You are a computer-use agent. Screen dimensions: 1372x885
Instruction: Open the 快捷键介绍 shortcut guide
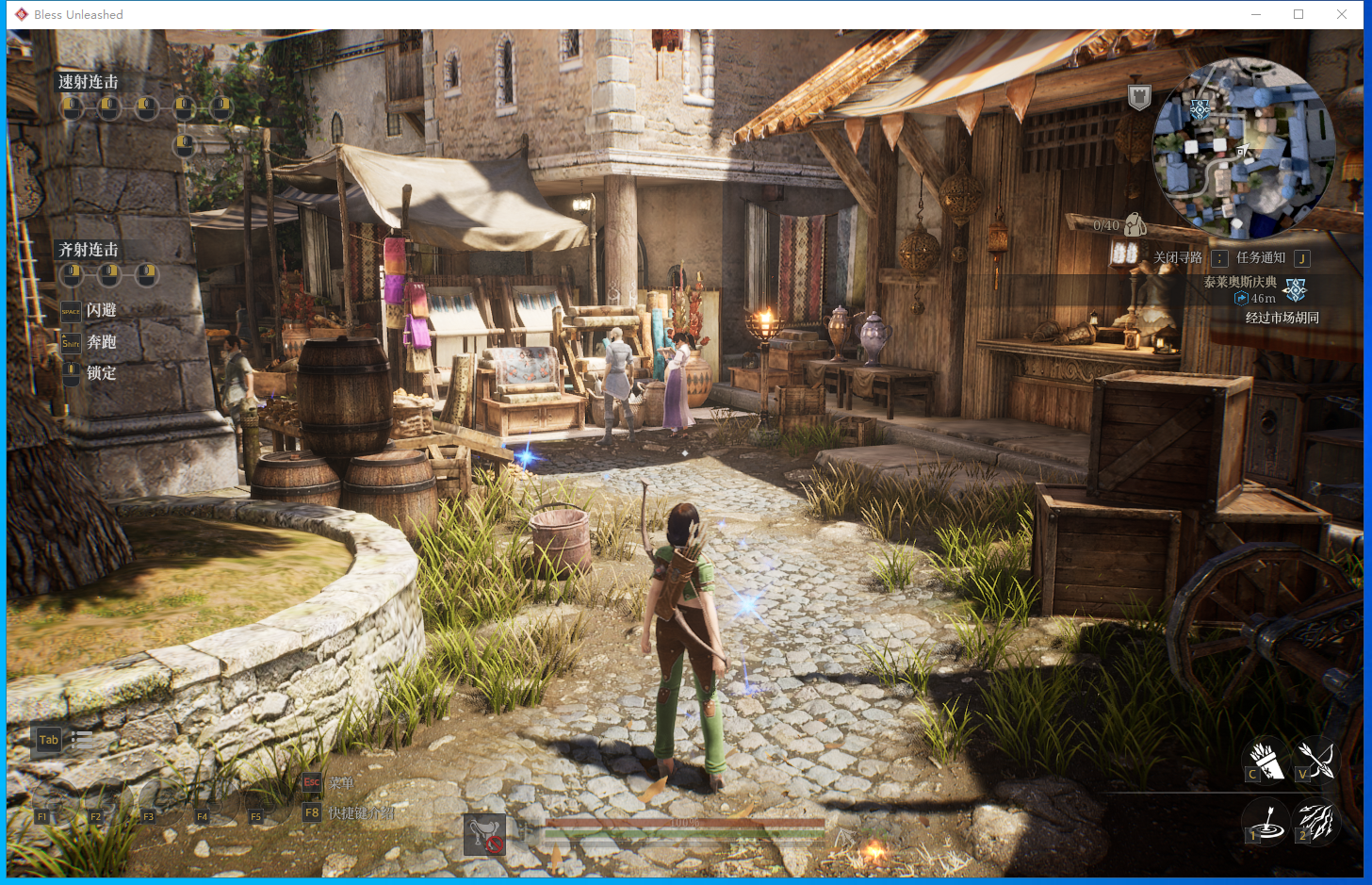[x=361, y=812]
